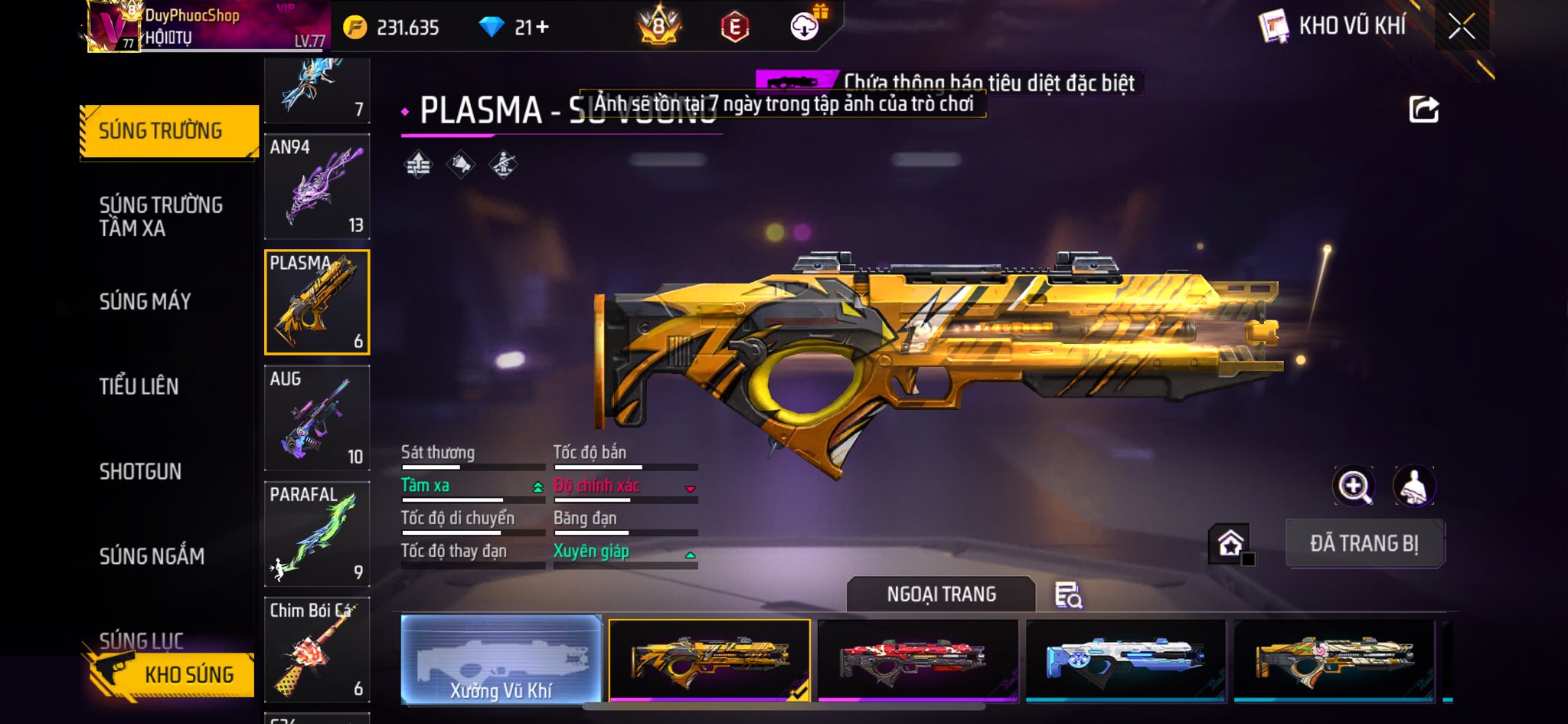The width and height of the screenshot is (1568, 724).
Task: Close the weapon armory screen
Action: click(x=1461, y=27)
